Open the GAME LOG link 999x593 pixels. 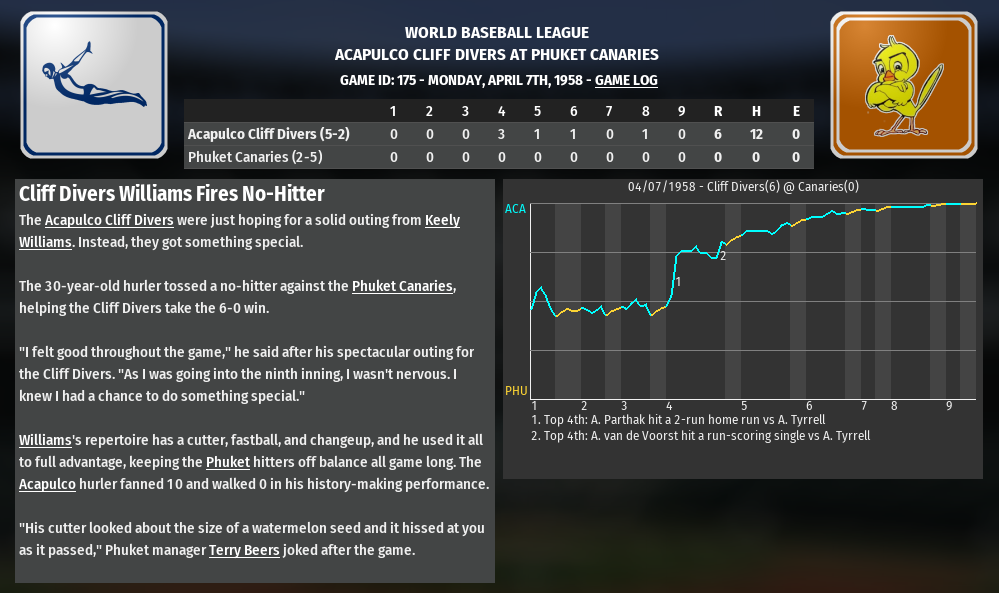click(x=626, y=80)
